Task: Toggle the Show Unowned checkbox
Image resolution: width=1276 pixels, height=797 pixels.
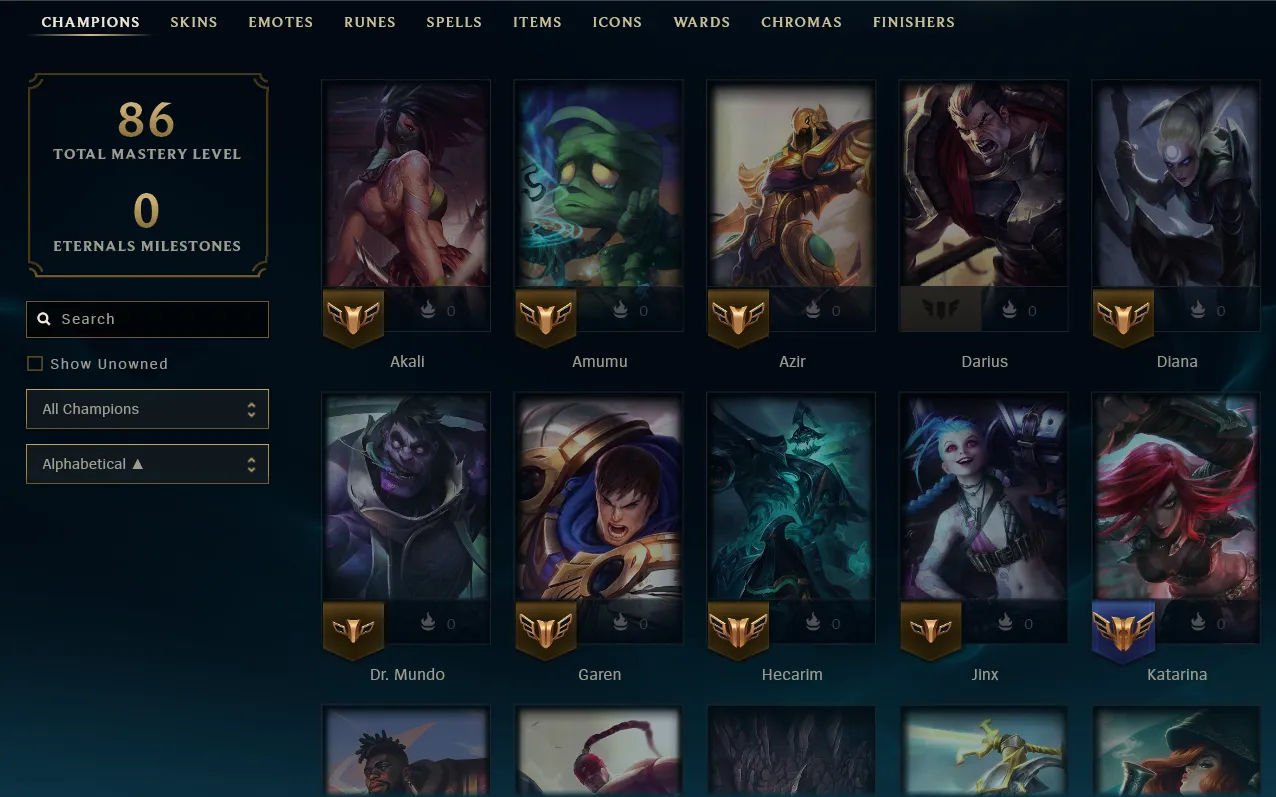Action: click(35, 364)
